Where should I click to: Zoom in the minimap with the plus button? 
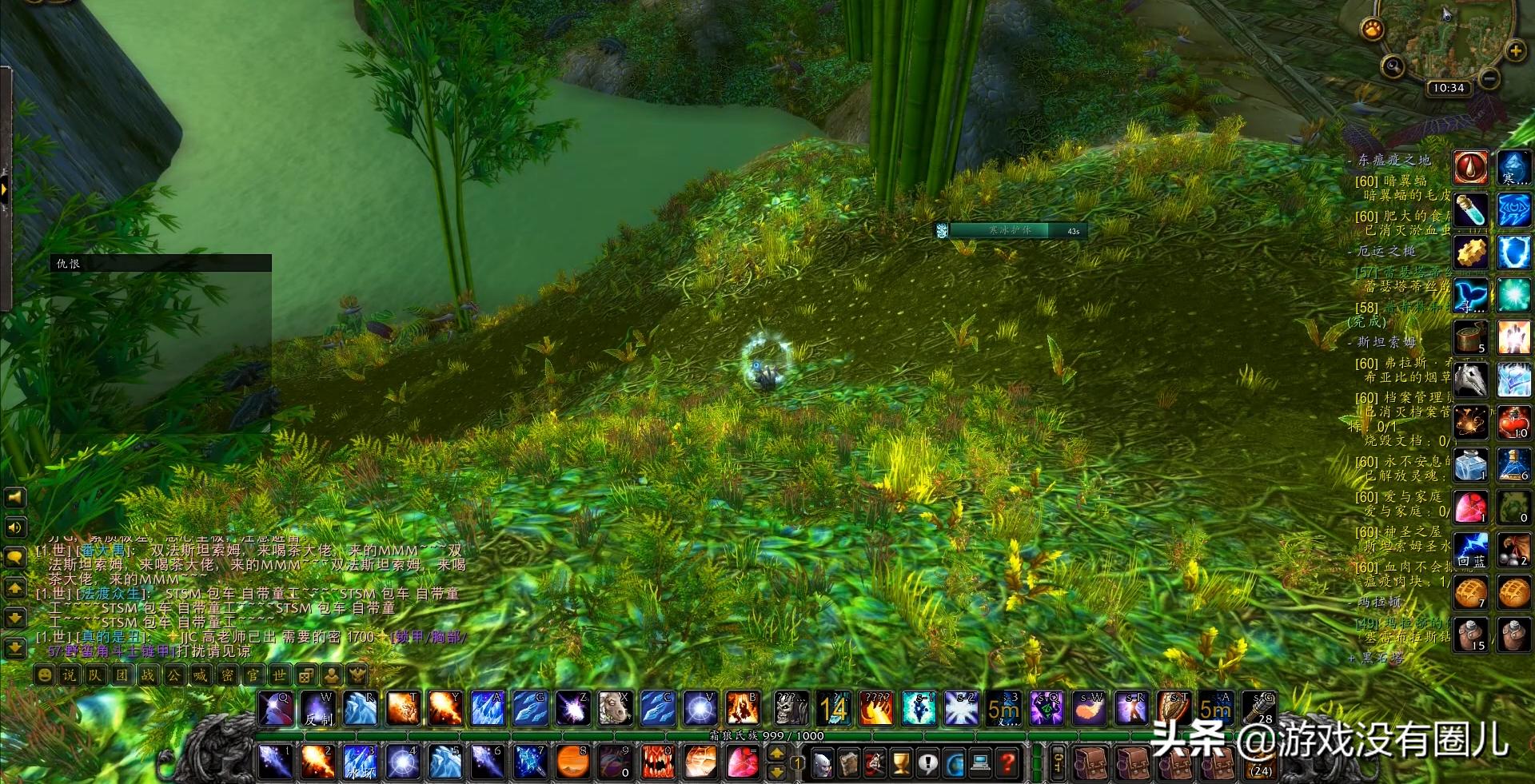pos(1515,51)
